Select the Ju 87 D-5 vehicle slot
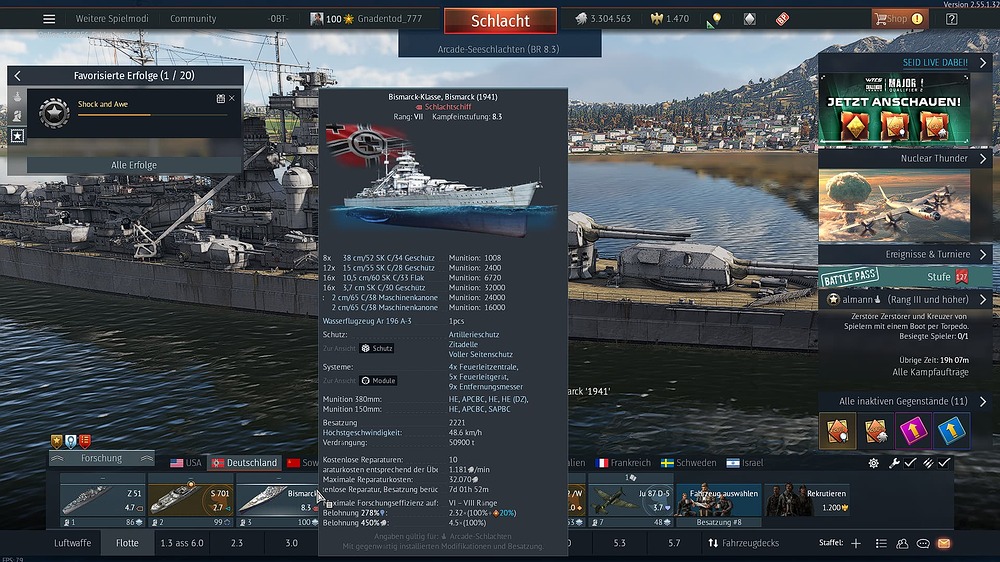Image resolution: width=1000 pixels, height=562 pixels. click(x=630, y=500)
